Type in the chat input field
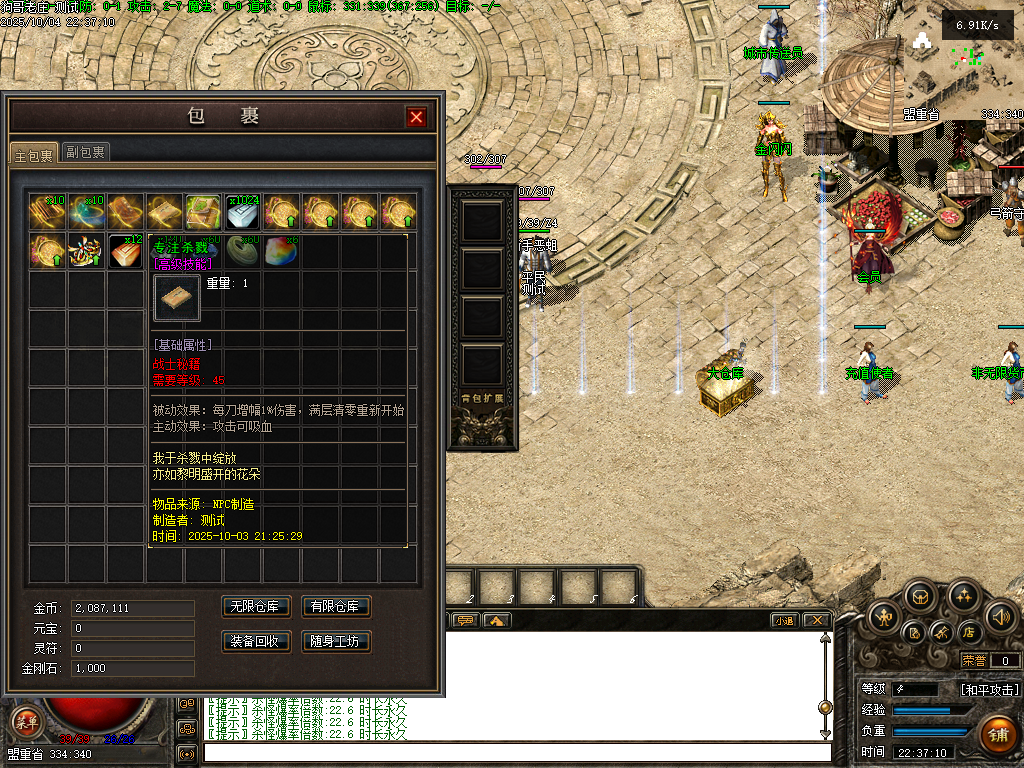The width and height of the screenshot is (1024, 768). (x=516, y=752)
